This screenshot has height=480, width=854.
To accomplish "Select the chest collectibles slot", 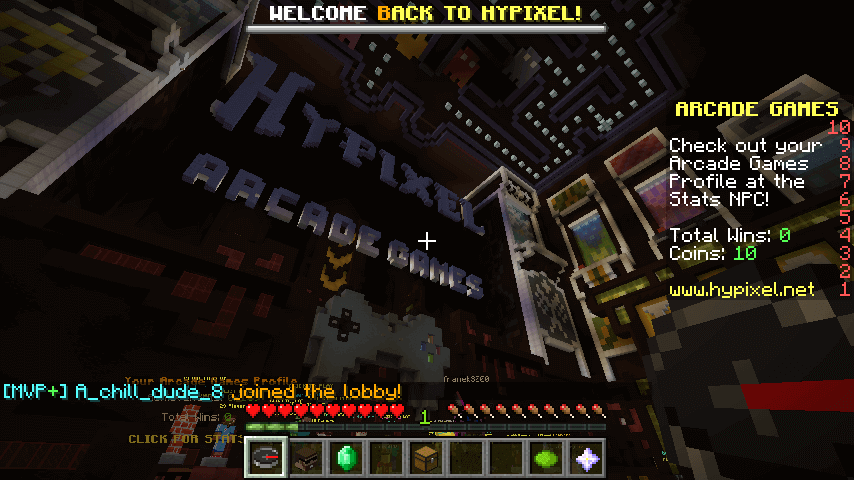I will tap(427, 457).
